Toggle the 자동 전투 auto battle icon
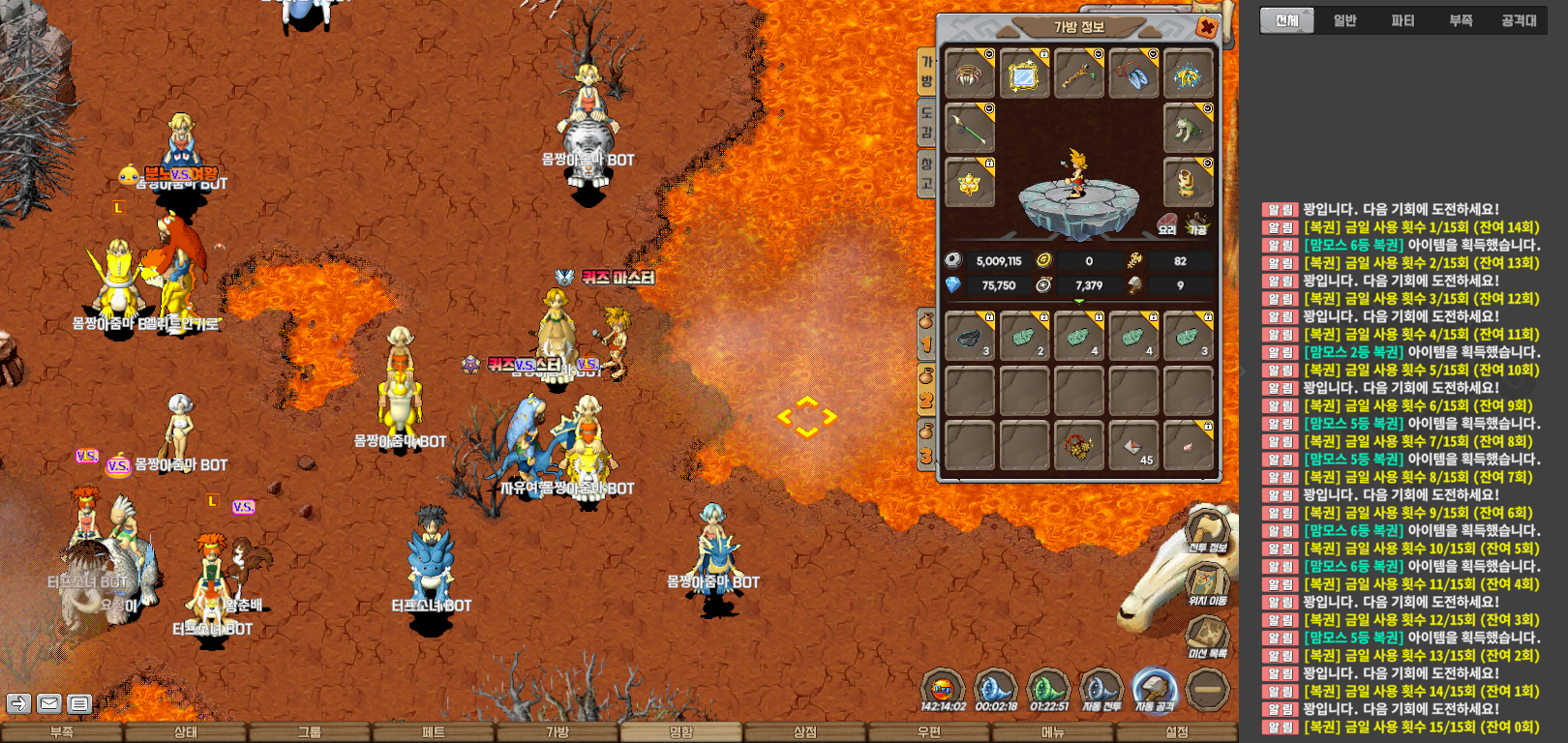Screen dimensions: 1568x743 point(1101,691)
